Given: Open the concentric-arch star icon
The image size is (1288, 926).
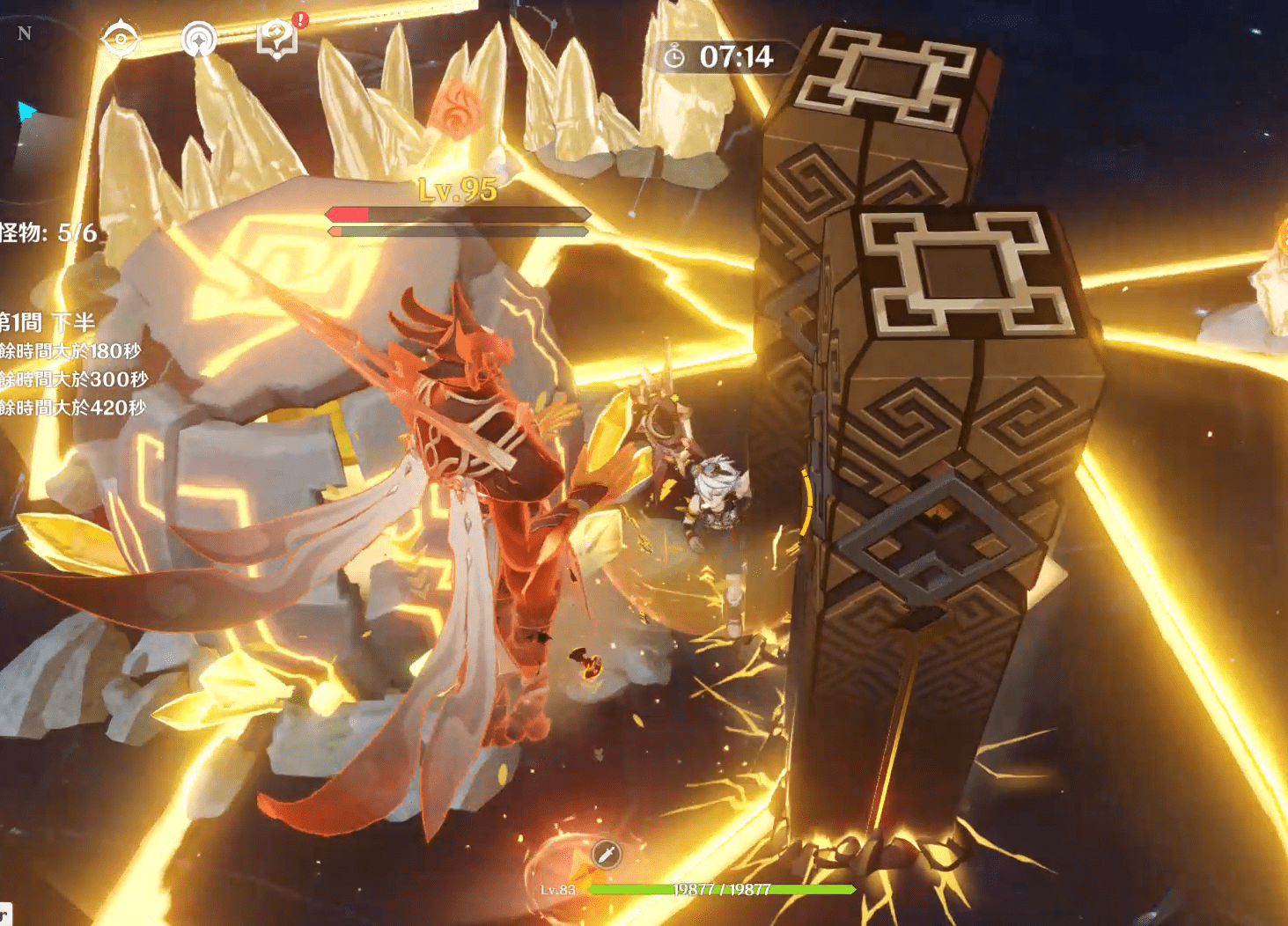Looking at the screenshot, I should click(x=199, y=40).
